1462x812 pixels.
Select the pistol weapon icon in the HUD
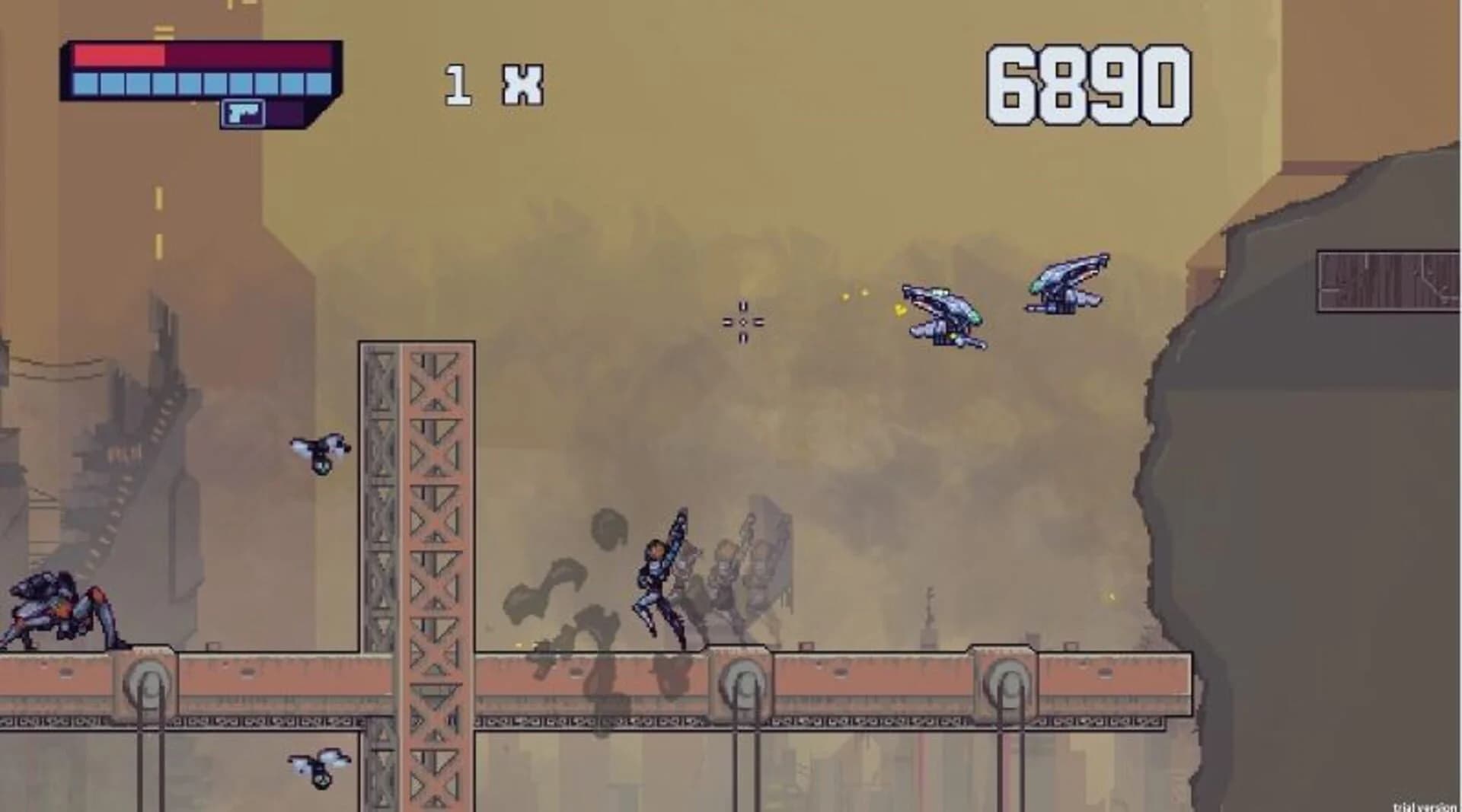pos(244,113)
